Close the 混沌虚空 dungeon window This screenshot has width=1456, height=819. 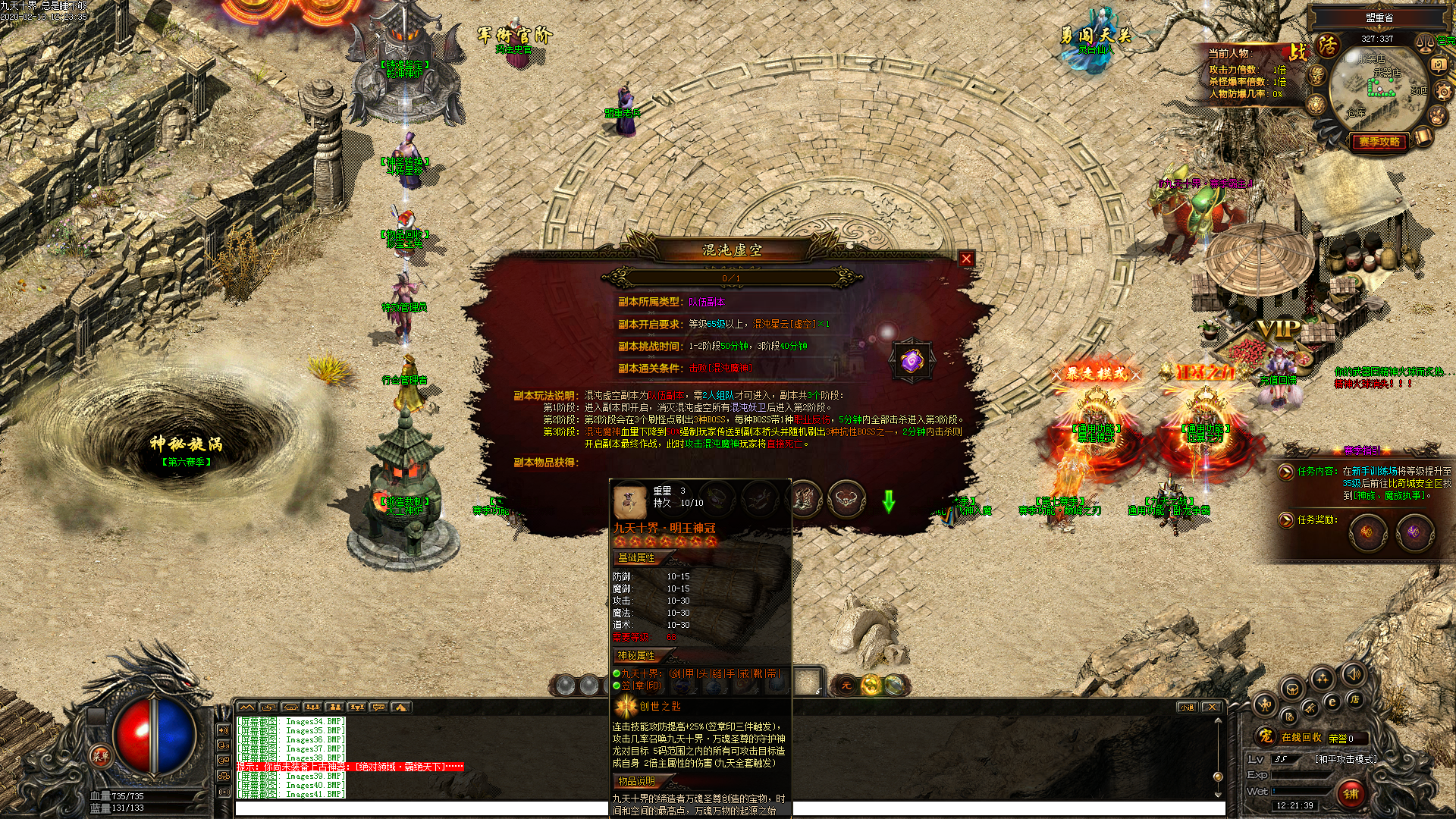coord(965,259)
